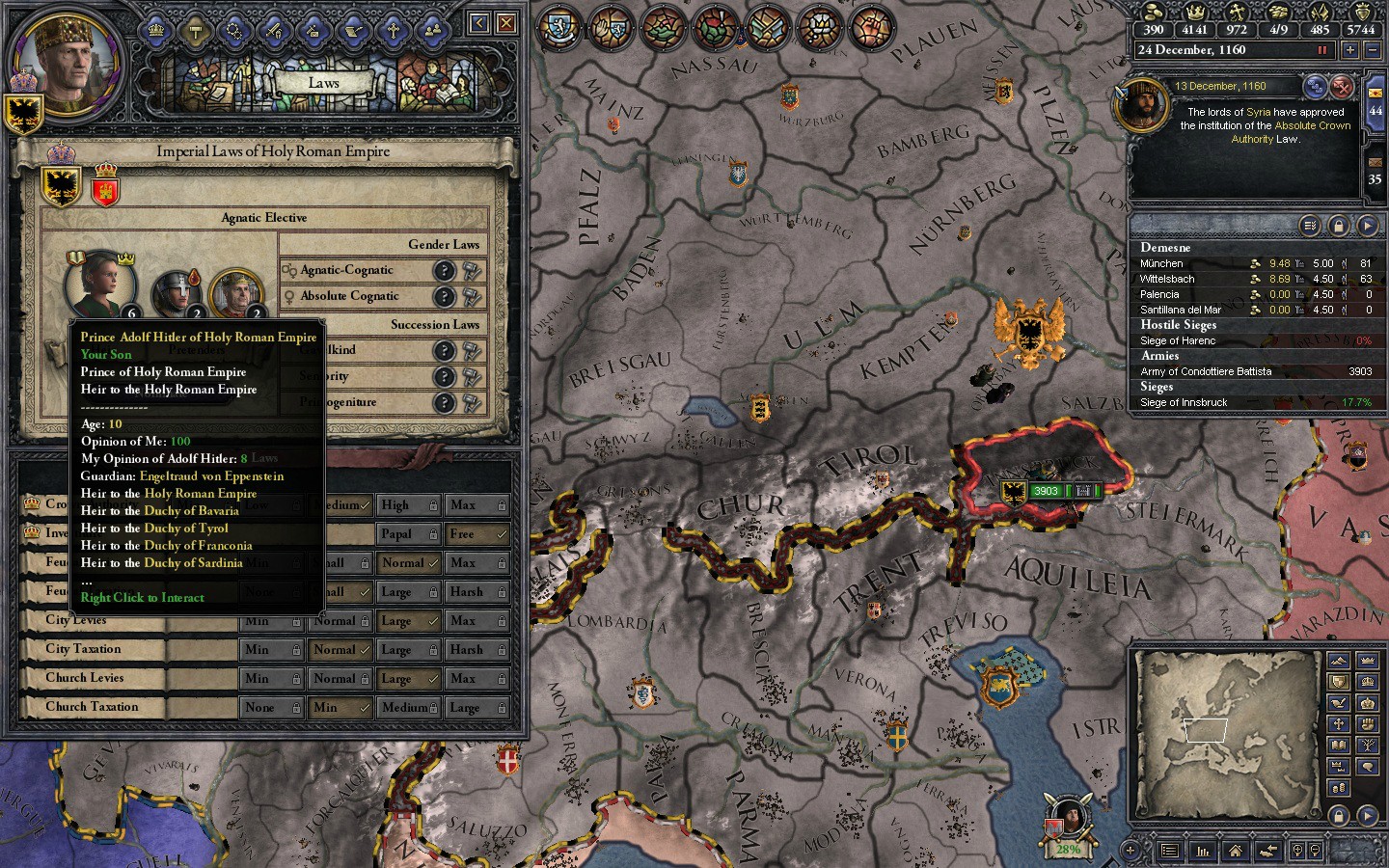Close the Laws panel with the X button
The width and height of the screenshot is (1389, 868).
[505, 23]
